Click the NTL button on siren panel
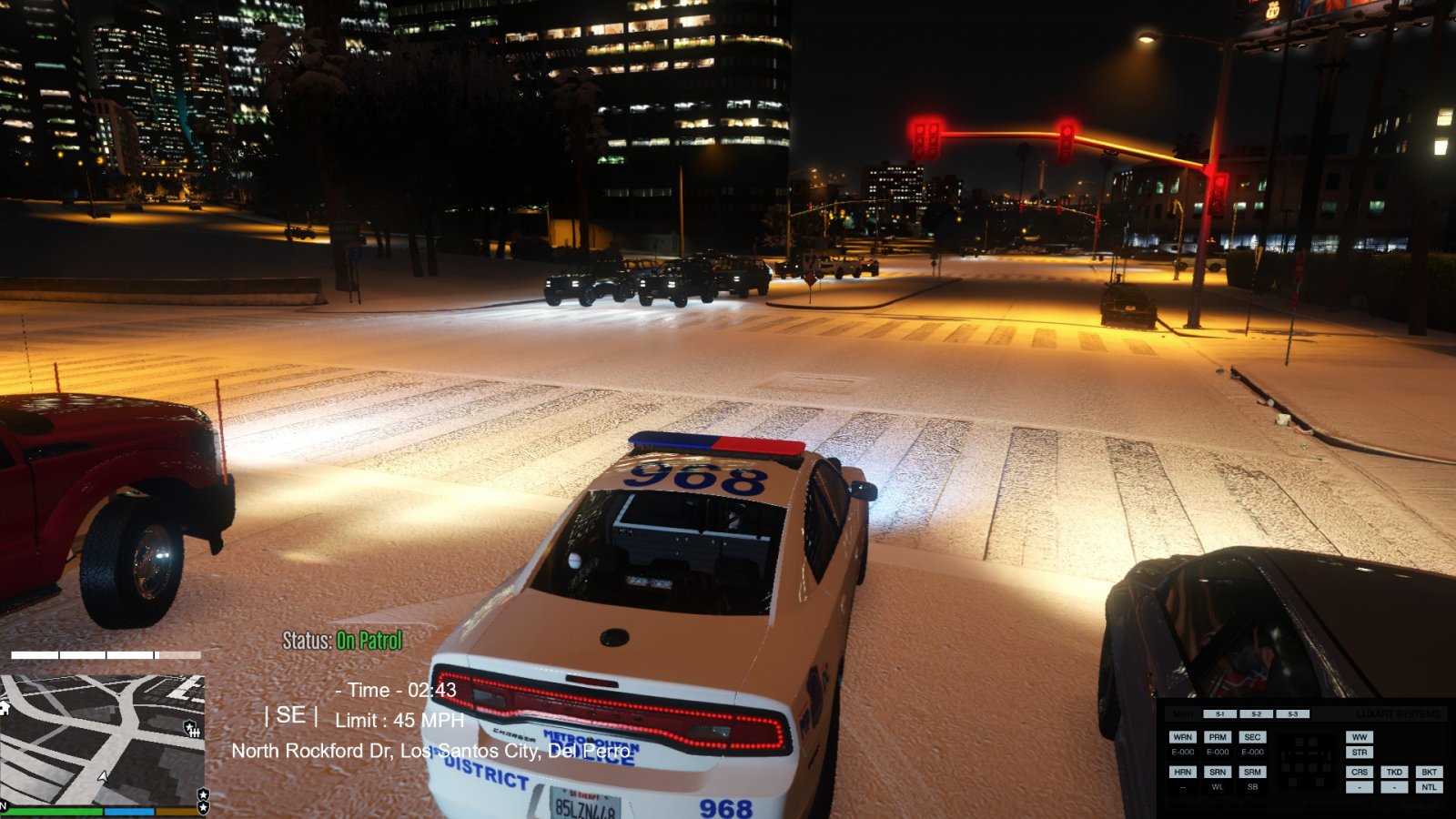Image resolution: width=1456 pixels, height=819 pixels. (1429, 787)
